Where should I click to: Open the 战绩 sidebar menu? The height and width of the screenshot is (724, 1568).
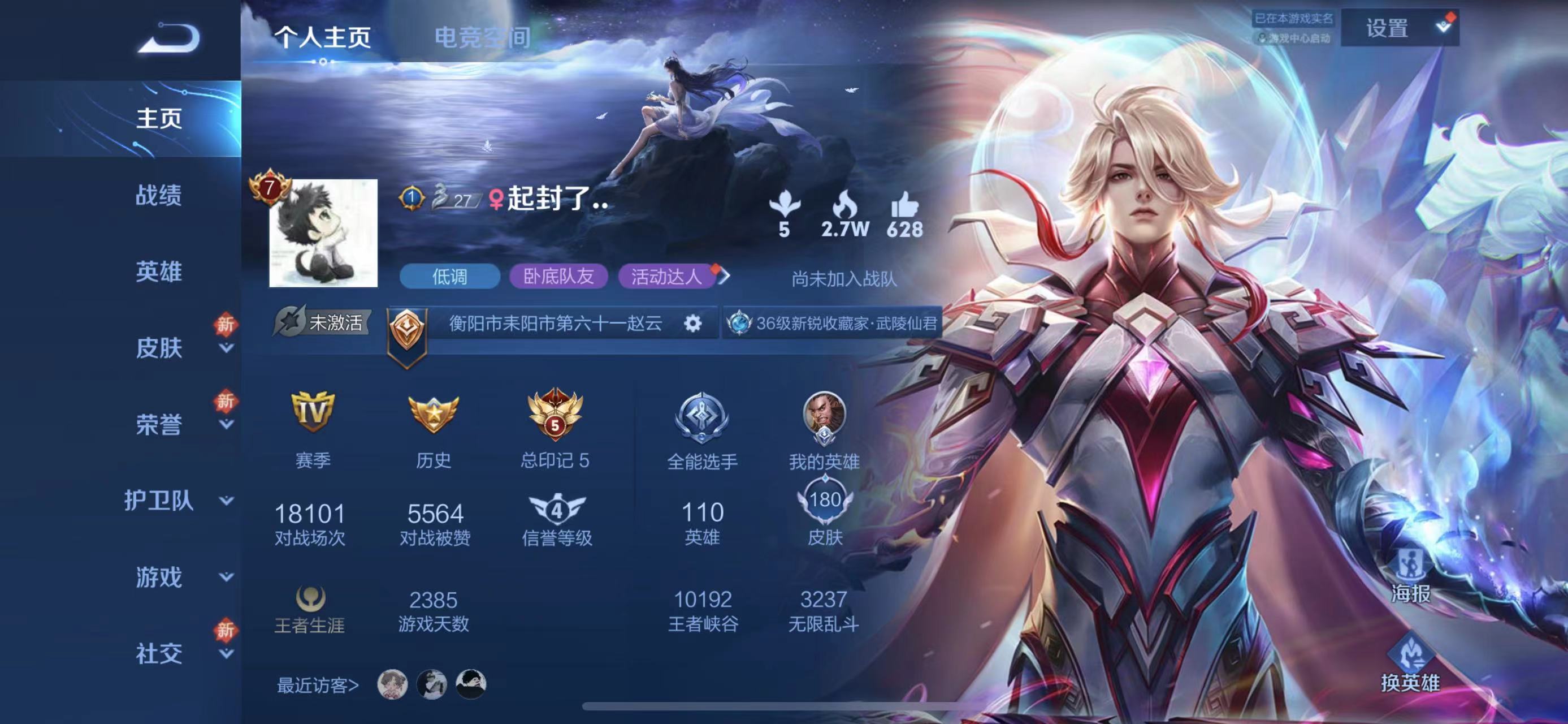(158, 196)
